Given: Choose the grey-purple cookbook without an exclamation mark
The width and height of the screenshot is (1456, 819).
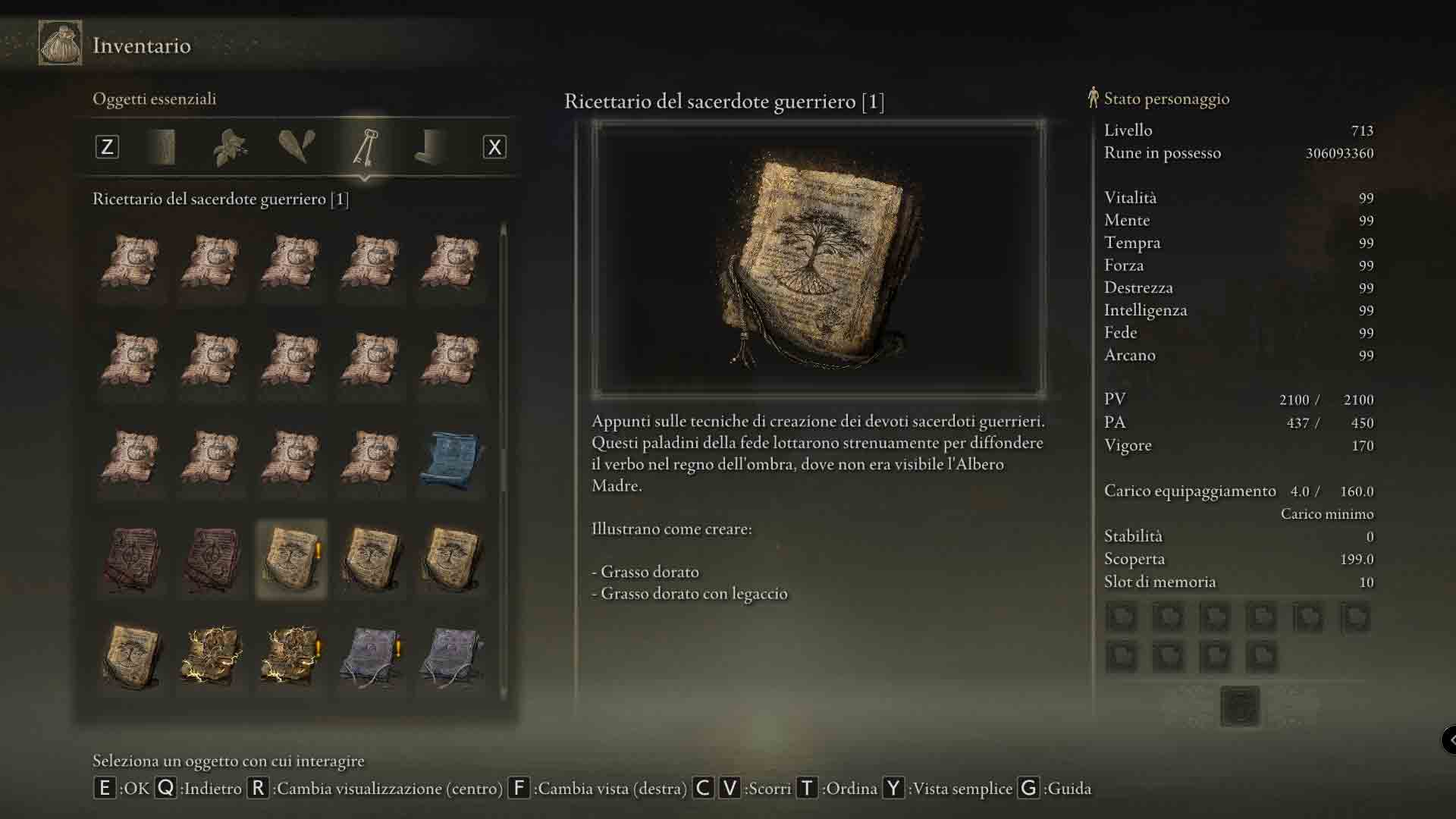Looking at the screenshot, I should tap(451, 654).
